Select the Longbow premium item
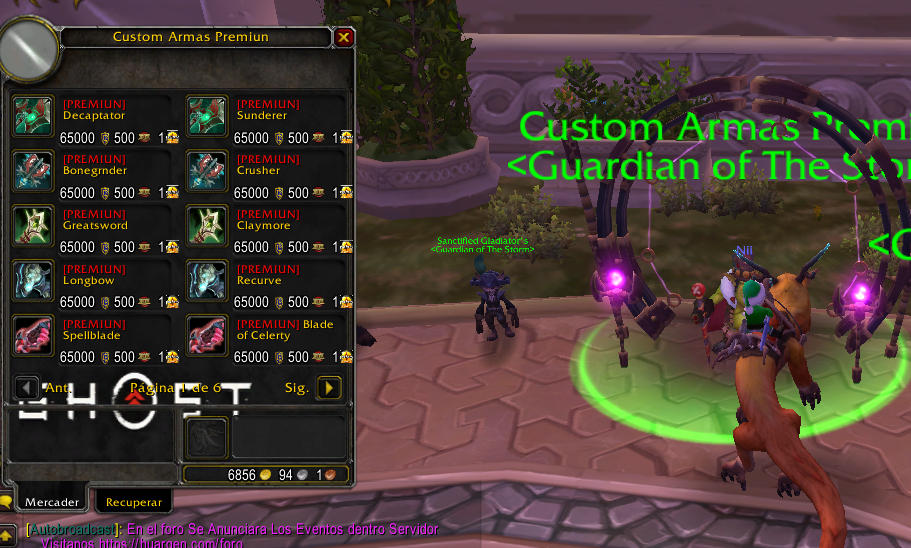 pos(34,281)
